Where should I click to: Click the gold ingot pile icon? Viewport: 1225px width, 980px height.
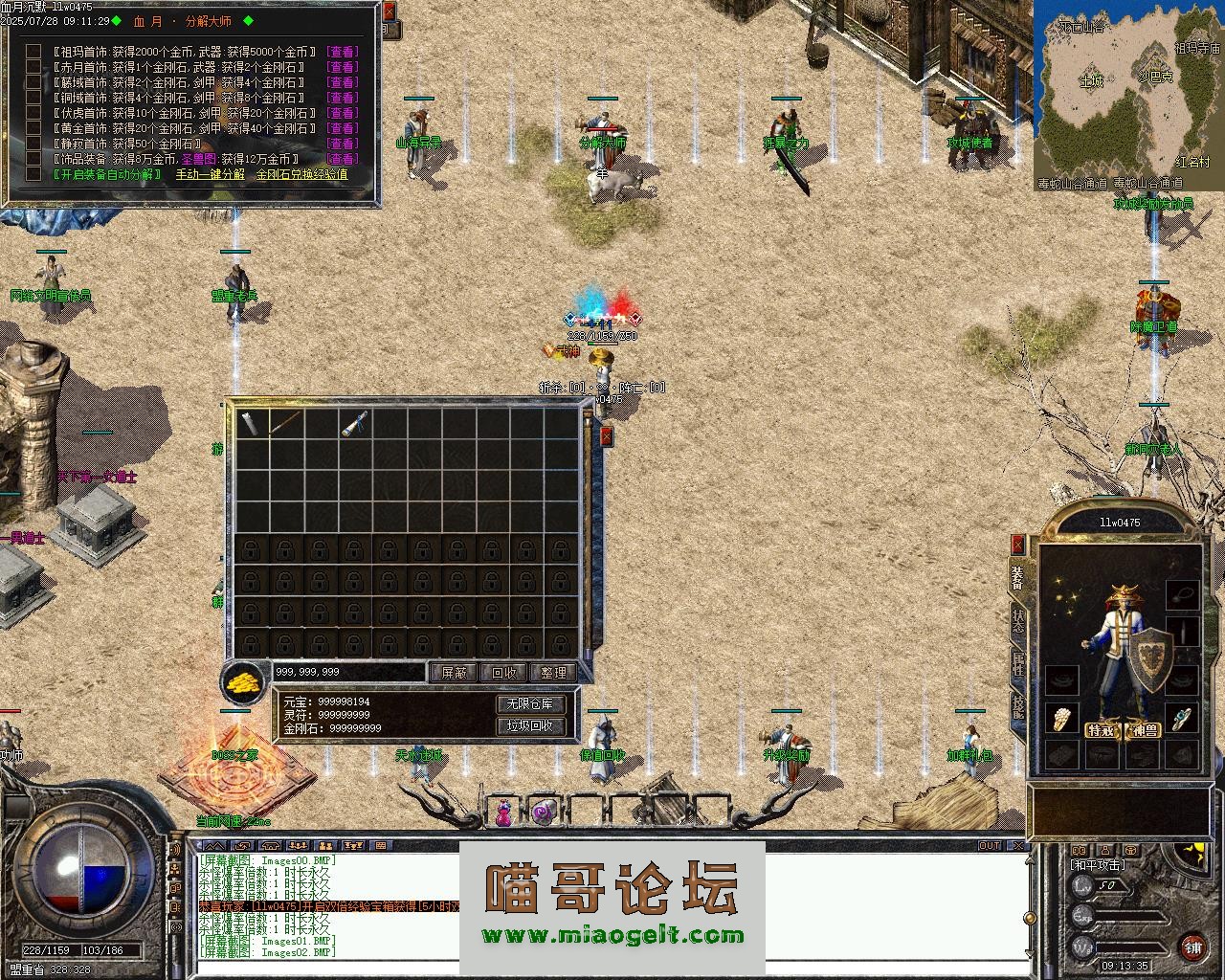244,681
